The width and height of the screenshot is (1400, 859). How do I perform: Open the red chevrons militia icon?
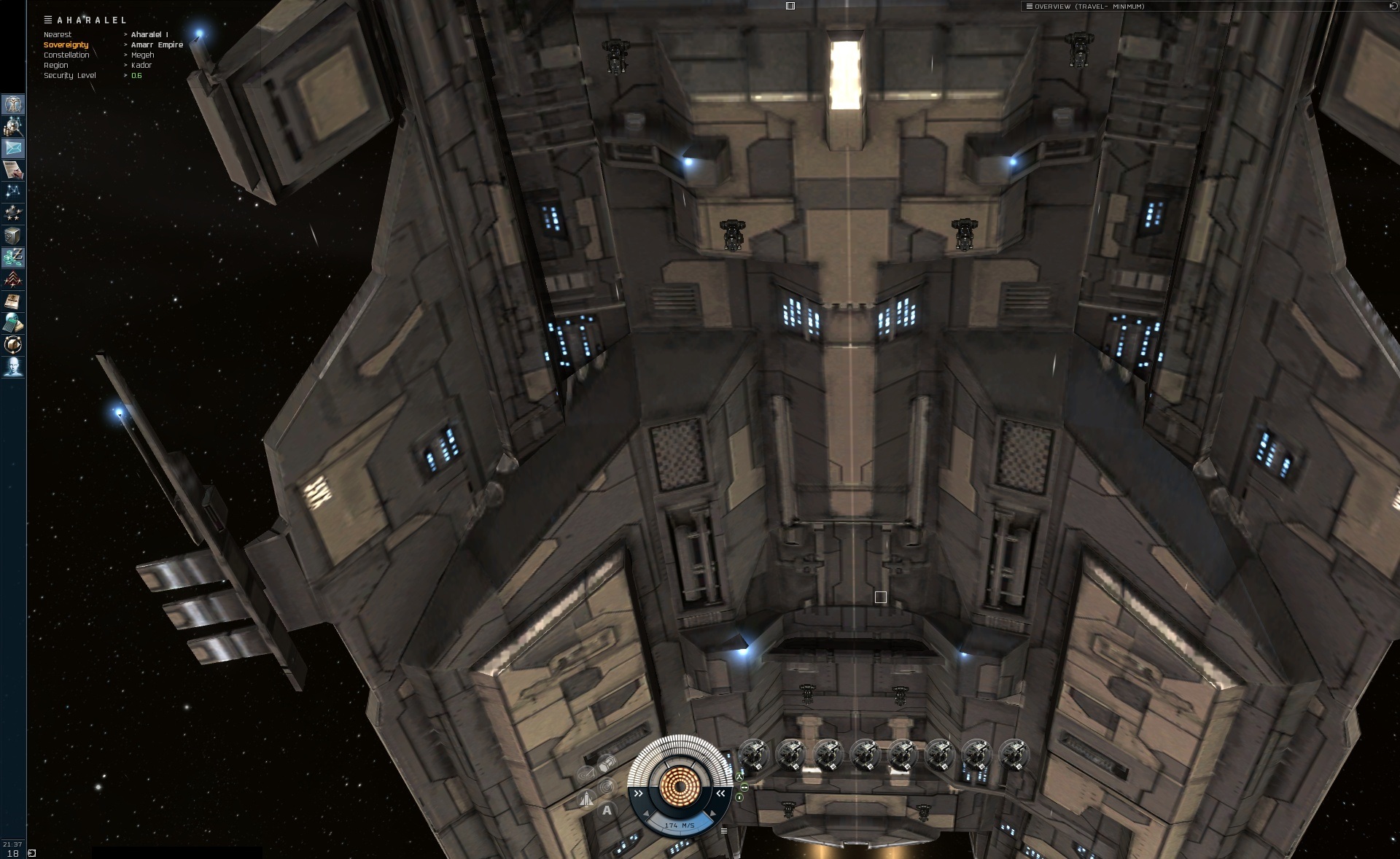[13, 279]
